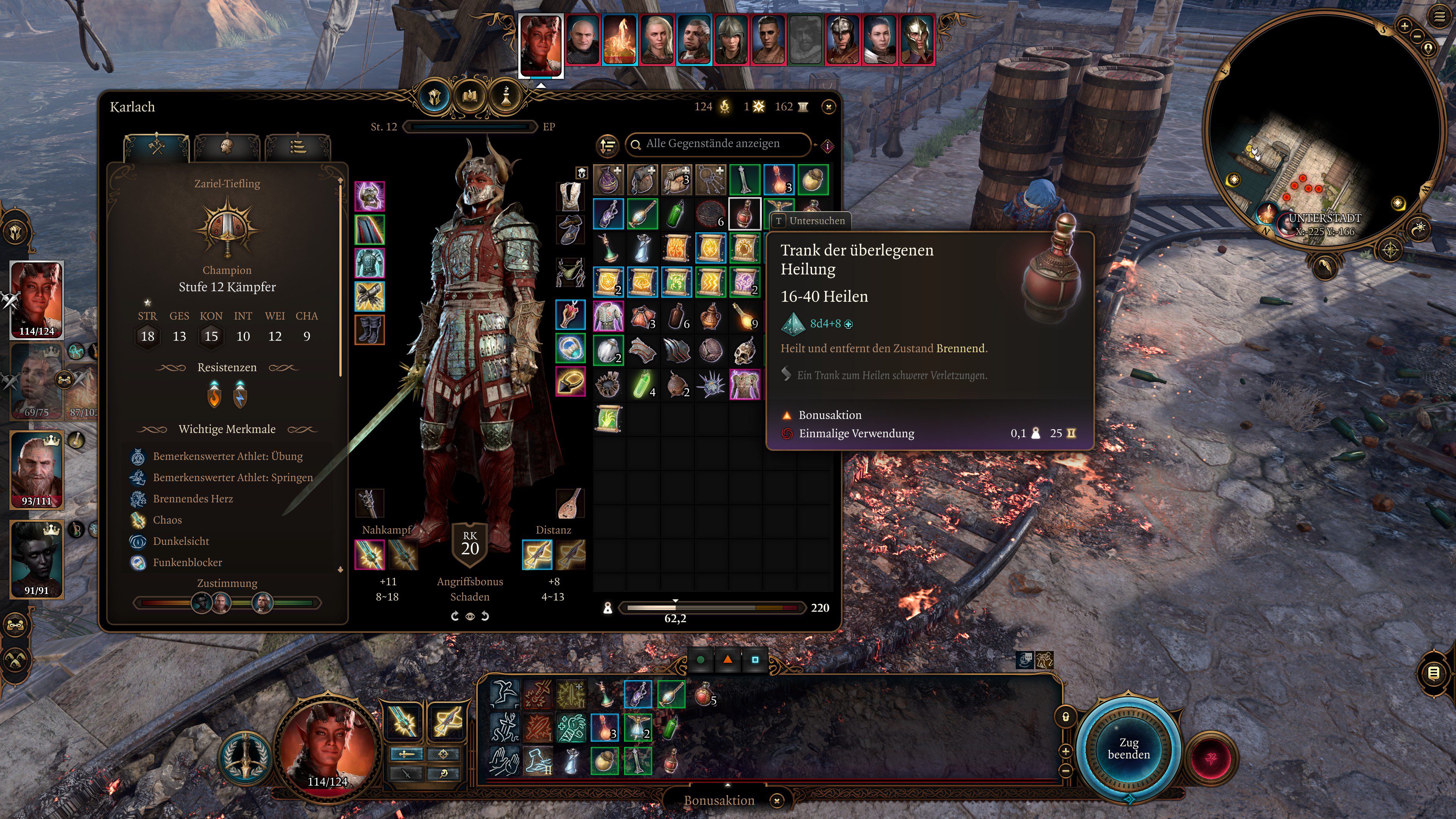
Task: Choose the white-bearded dwarf party portrait
Action: [x=37, y=469]
